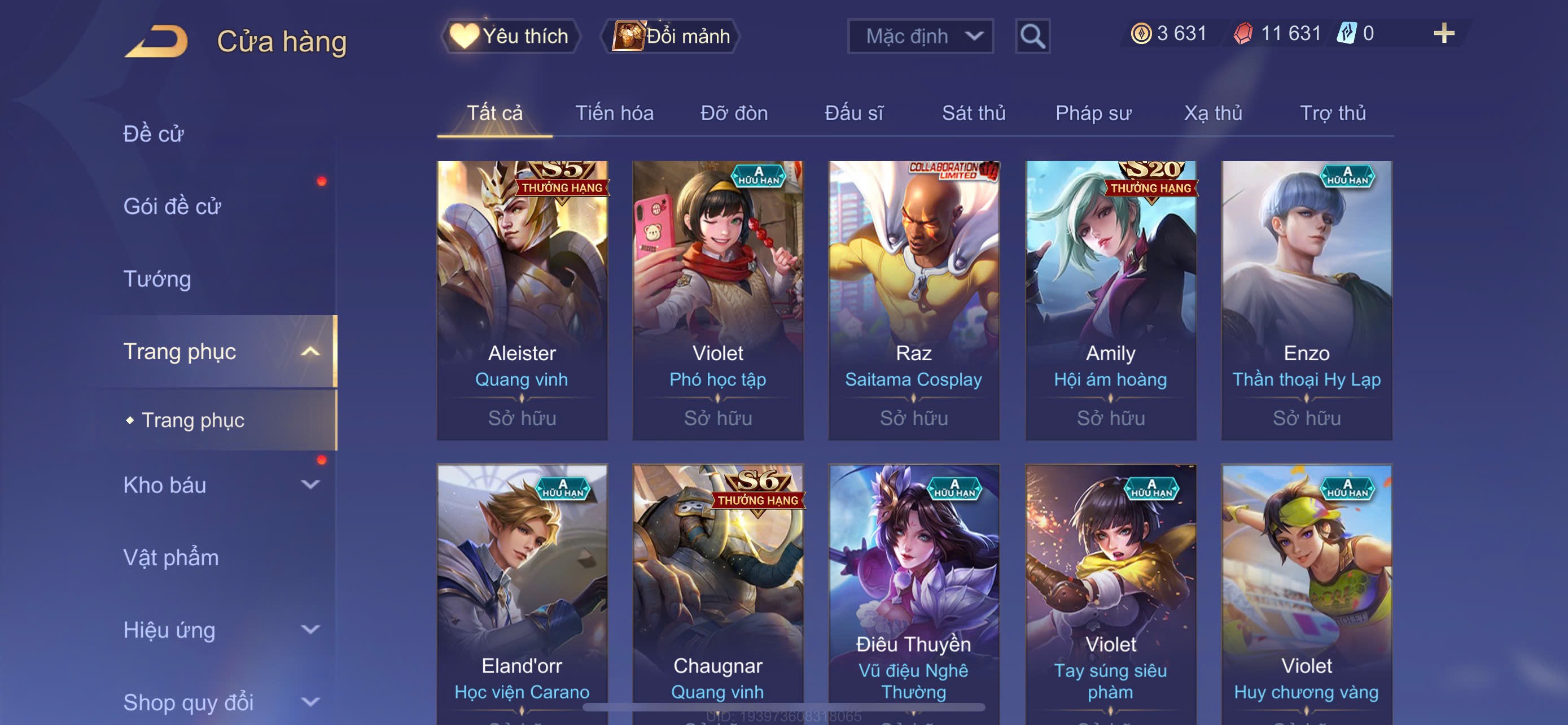Add currency with the plus button
This screenshot has width=1568, height=725.
[x=1443, y=33]
